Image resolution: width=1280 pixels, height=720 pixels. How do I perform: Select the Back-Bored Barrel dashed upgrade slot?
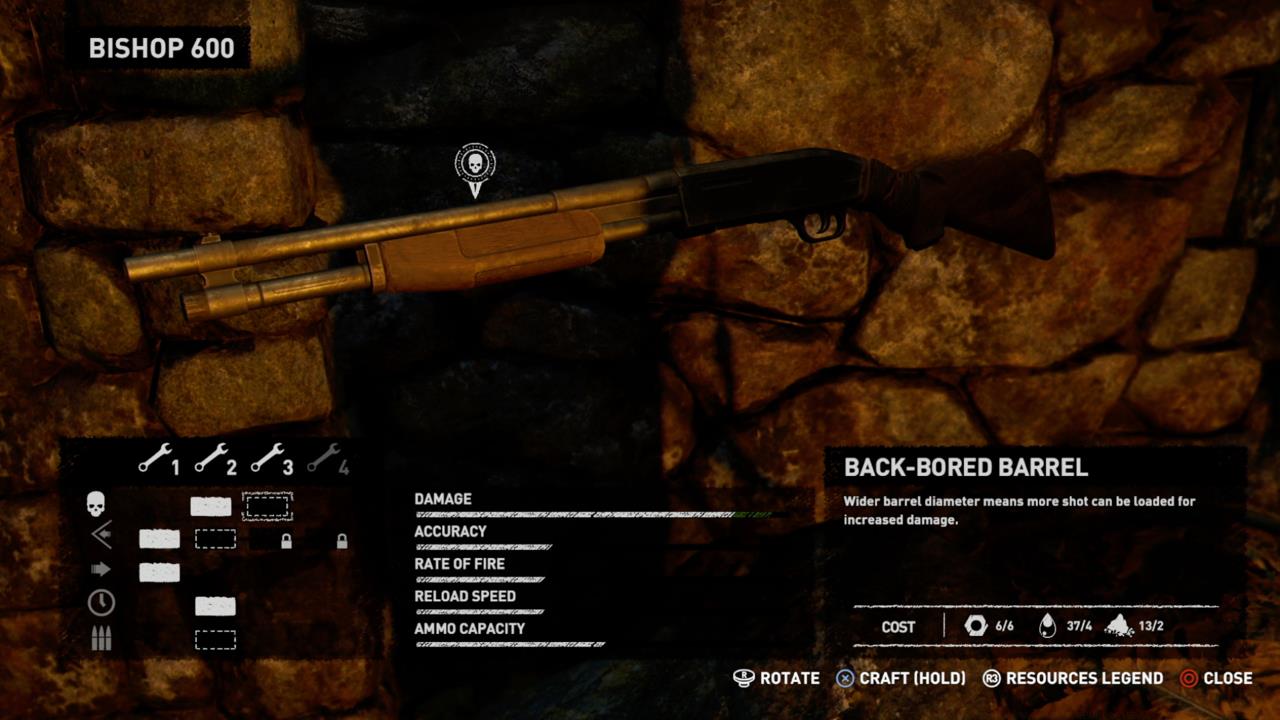click(x=268, y=506)
